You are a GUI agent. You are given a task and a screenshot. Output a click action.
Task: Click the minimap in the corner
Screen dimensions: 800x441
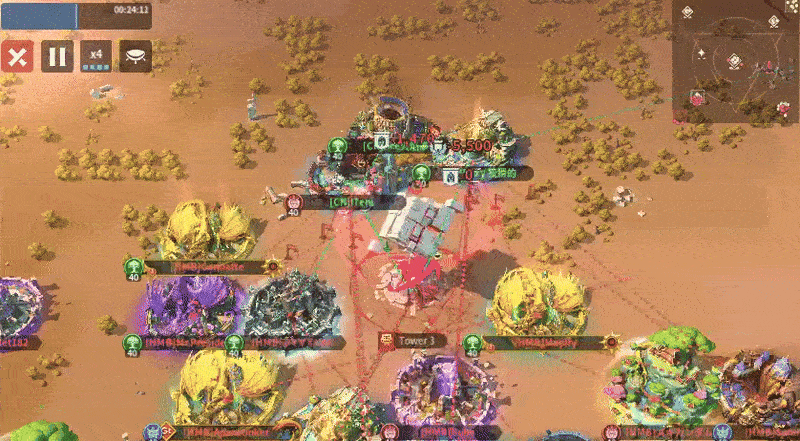(x=735, y=61)
